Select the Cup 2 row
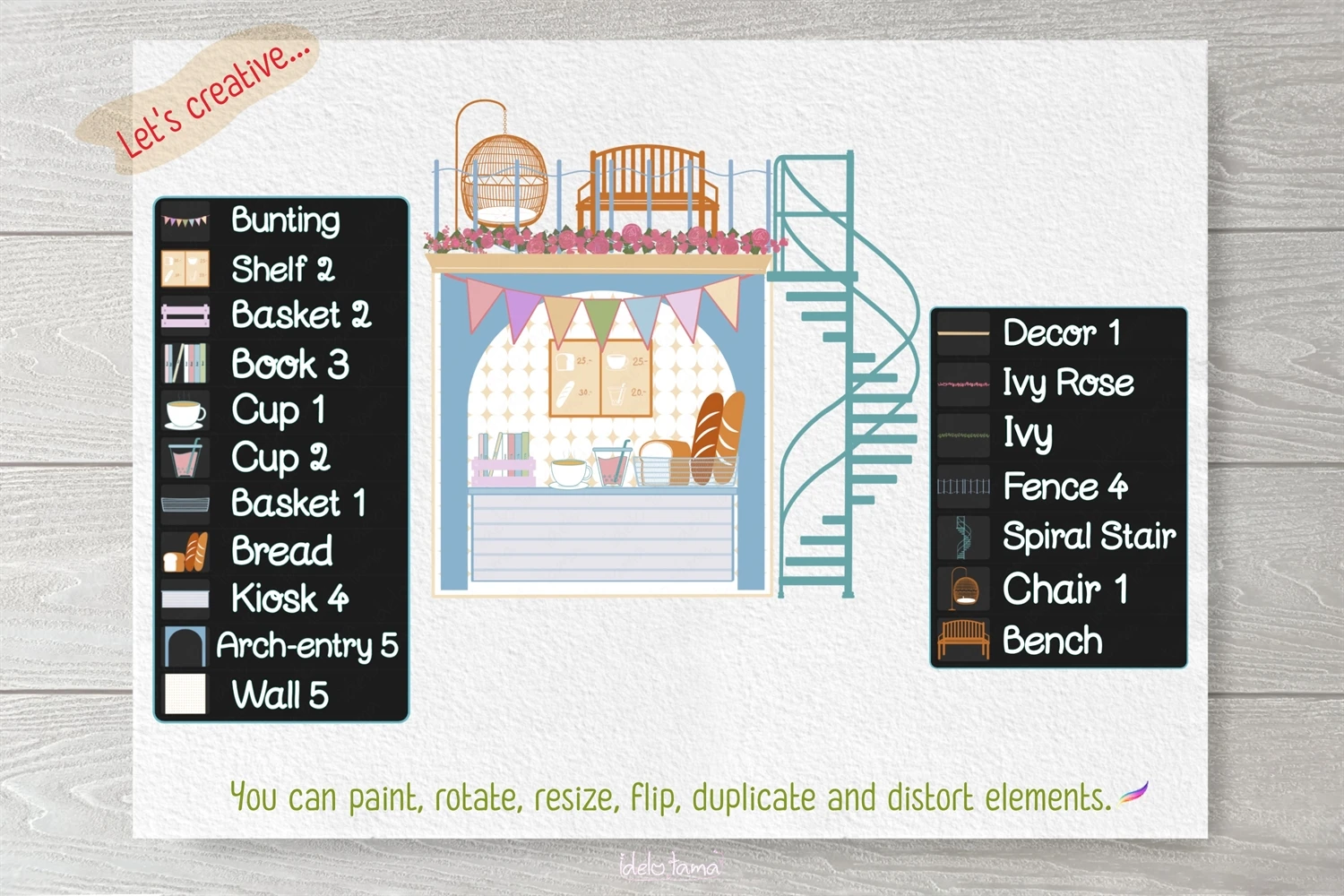The image size is (1344, 896). tap(280, 458)
